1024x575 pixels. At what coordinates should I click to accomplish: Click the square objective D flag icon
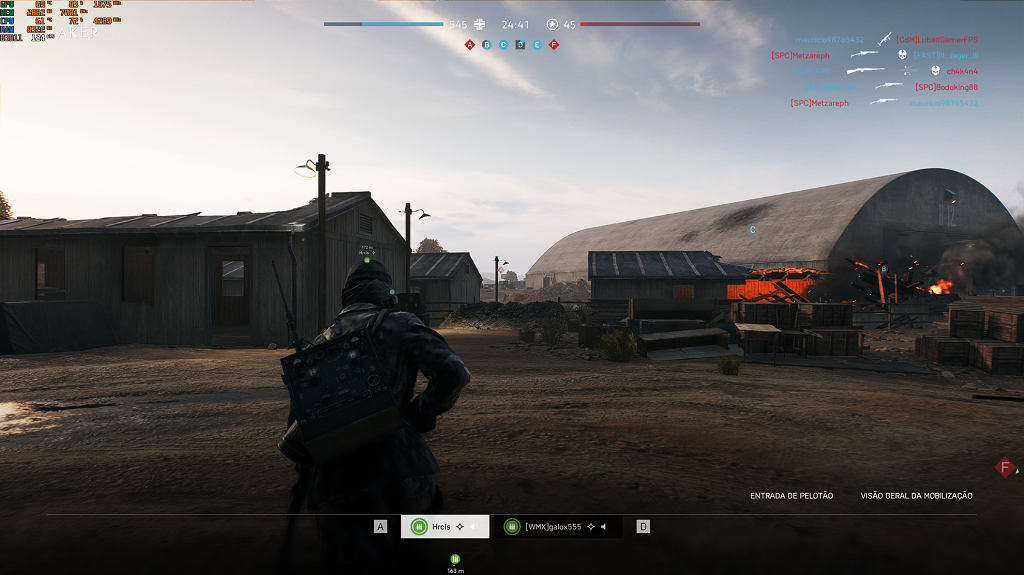click(520, 45)
